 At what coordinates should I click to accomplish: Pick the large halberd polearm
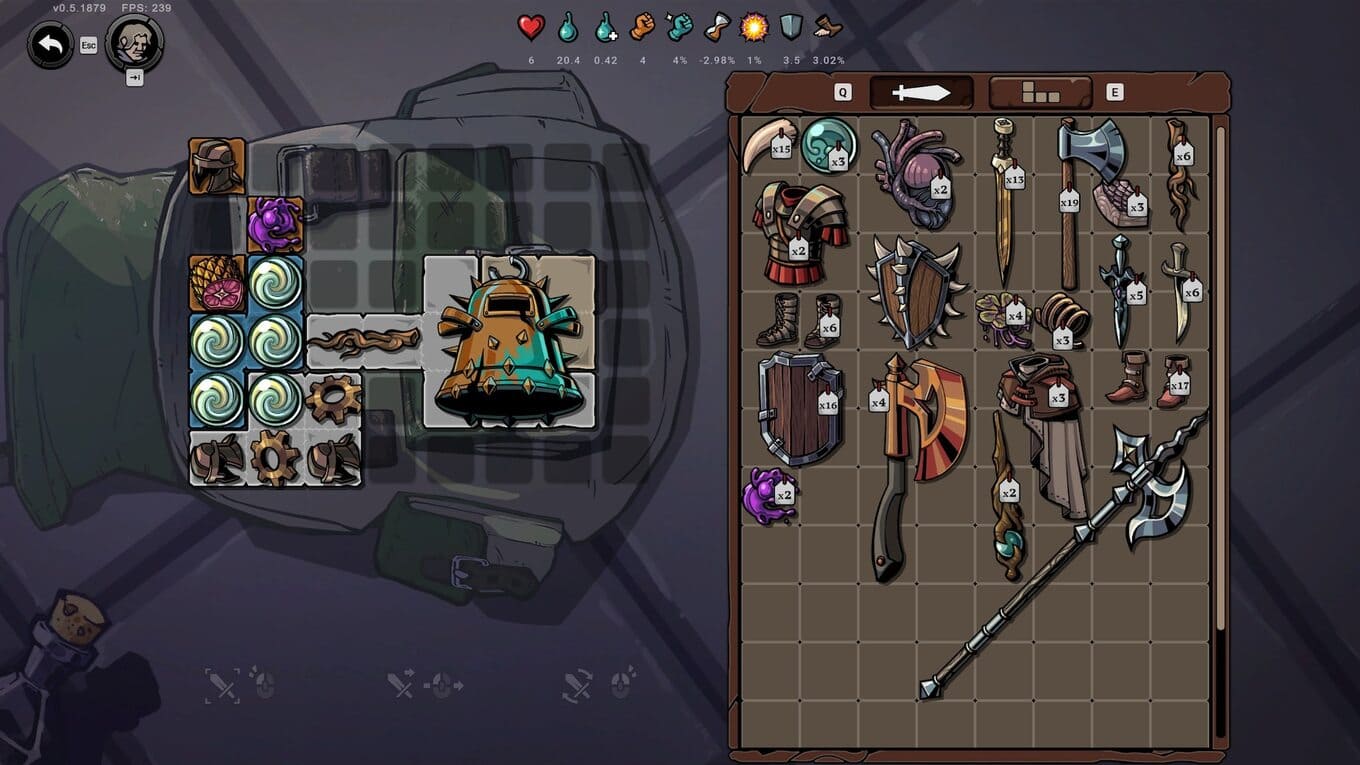1070,550
